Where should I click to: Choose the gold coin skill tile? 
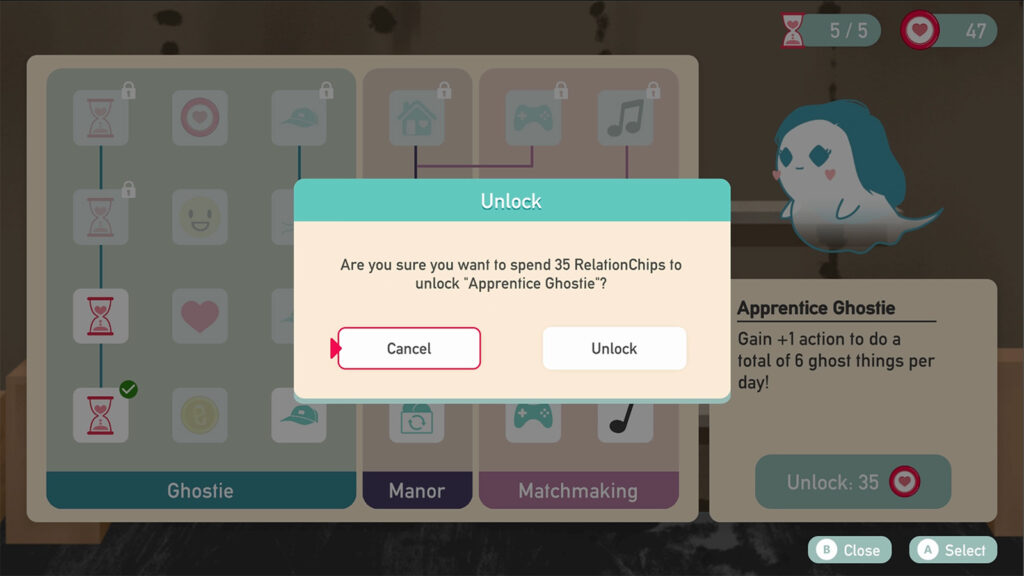tap(200, 415)
